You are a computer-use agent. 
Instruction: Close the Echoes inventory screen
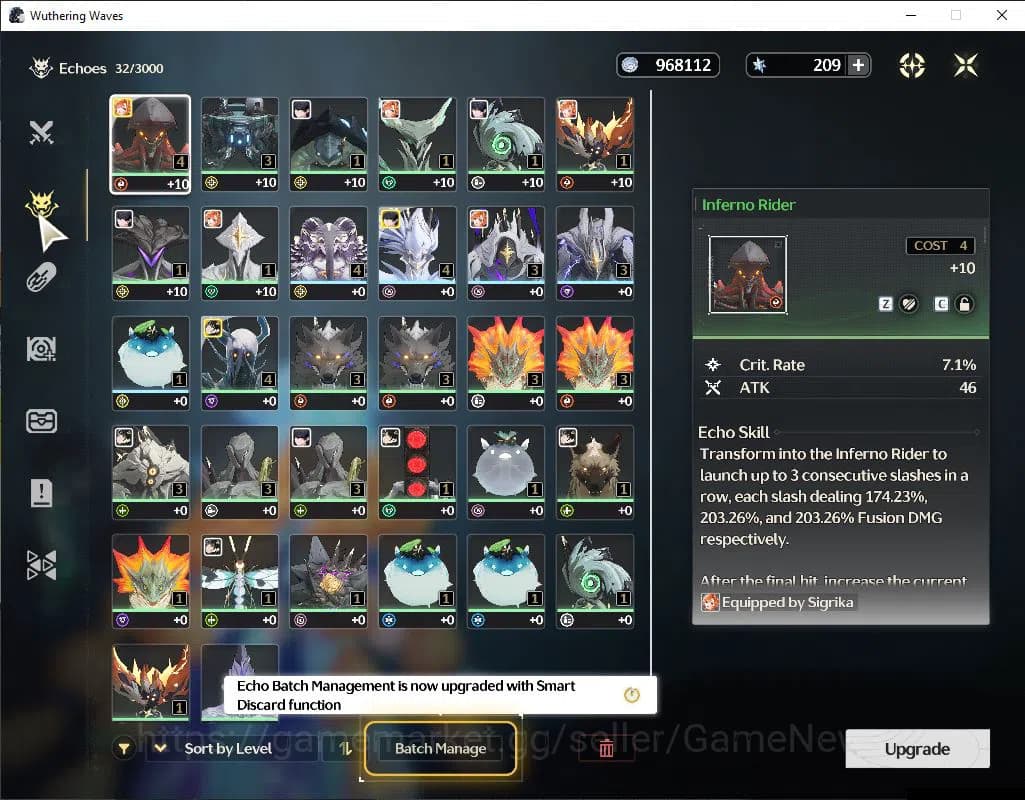[965, 65]
